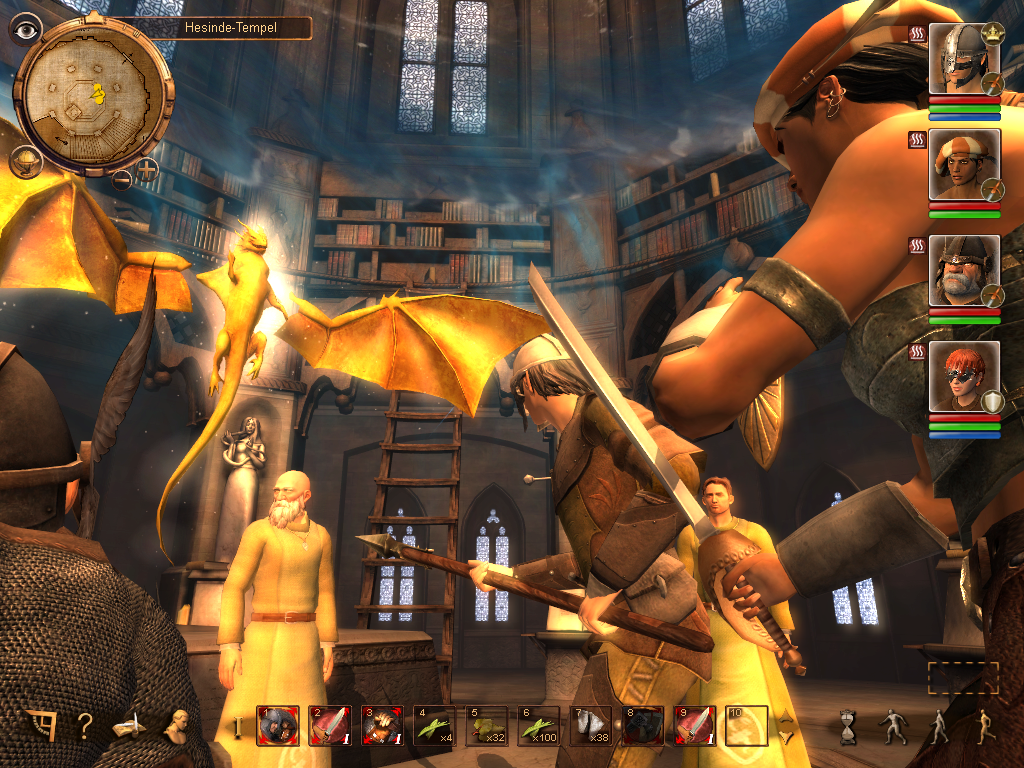Use the white x38 item in slot 7

pos(590,726)
